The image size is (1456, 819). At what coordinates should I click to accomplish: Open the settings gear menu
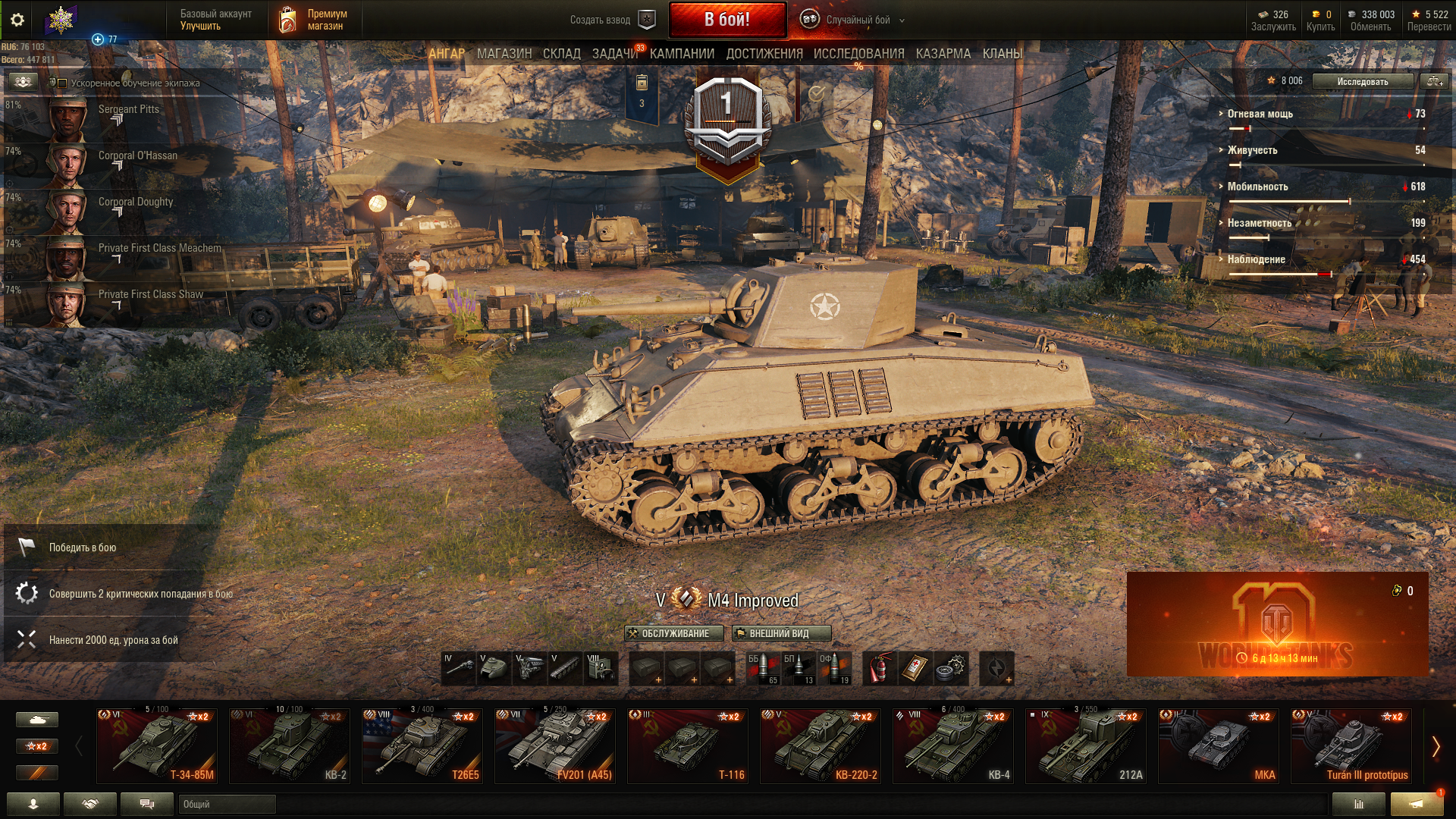(x=17, y=20)
